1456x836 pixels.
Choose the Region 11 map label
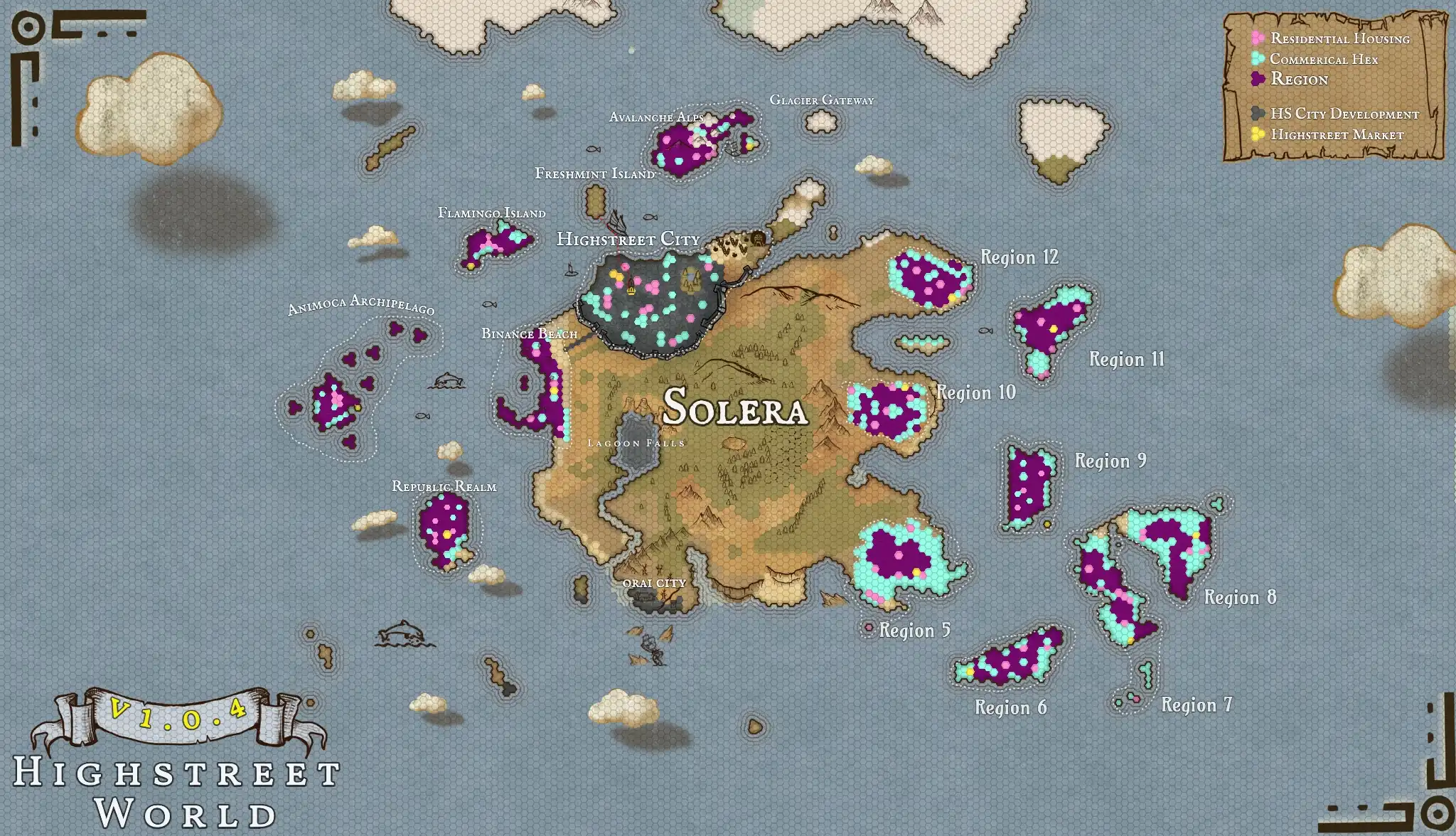tap(1127, 359)
